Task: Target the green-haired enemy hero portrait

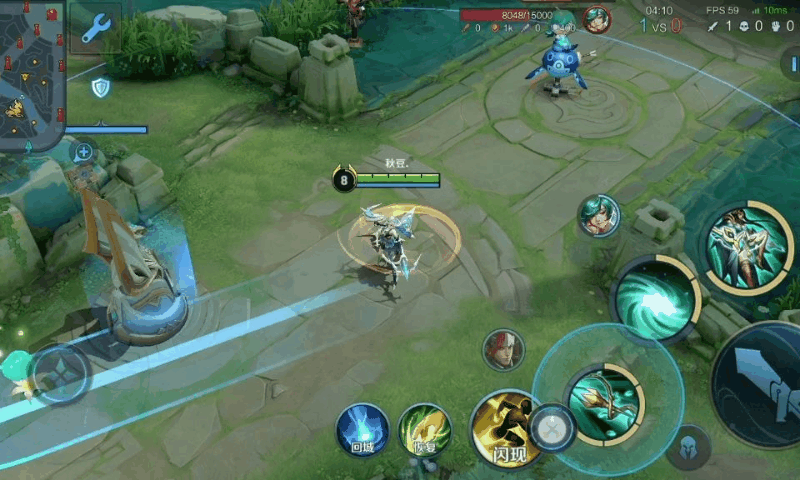Action: coord(599,216)
